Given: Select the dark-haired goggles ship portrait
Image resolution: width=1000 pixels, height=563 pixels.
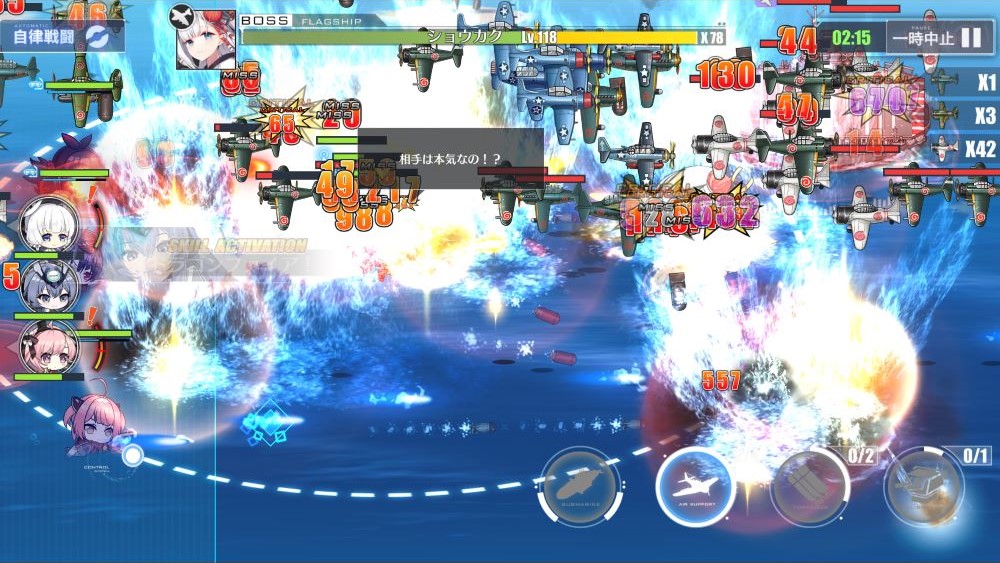Looking at the screenshot, I should 49,285.
